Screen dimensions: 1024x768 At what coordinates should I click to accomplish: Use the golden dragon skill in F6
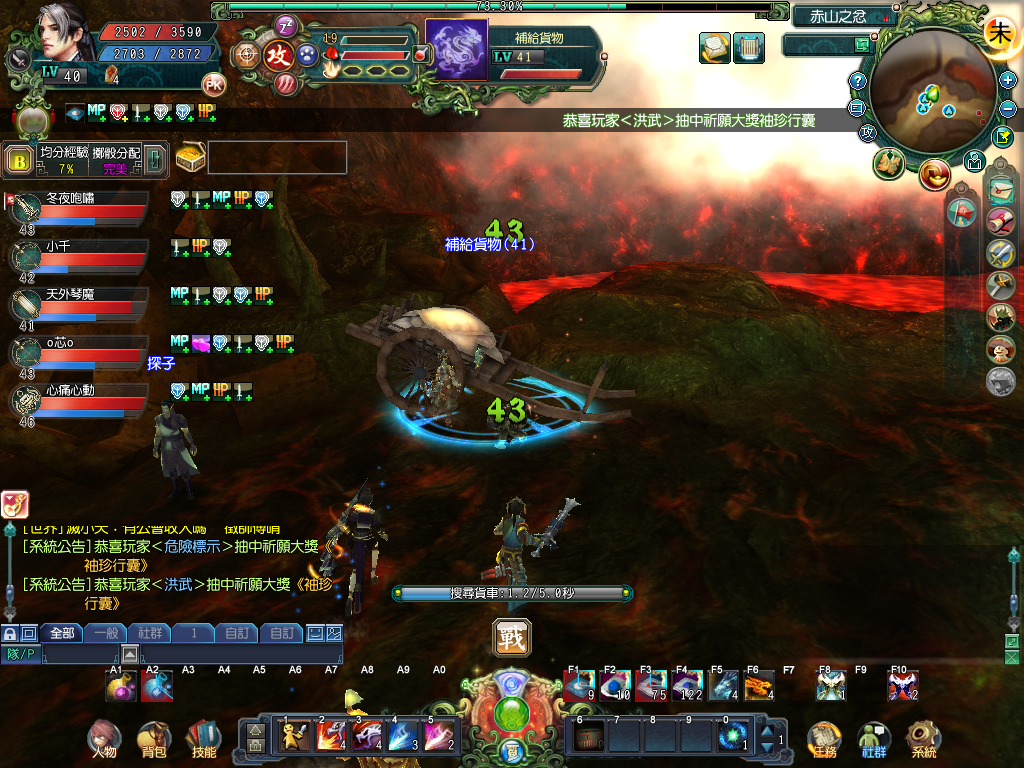pyautogui.click(x=758, y=685)
